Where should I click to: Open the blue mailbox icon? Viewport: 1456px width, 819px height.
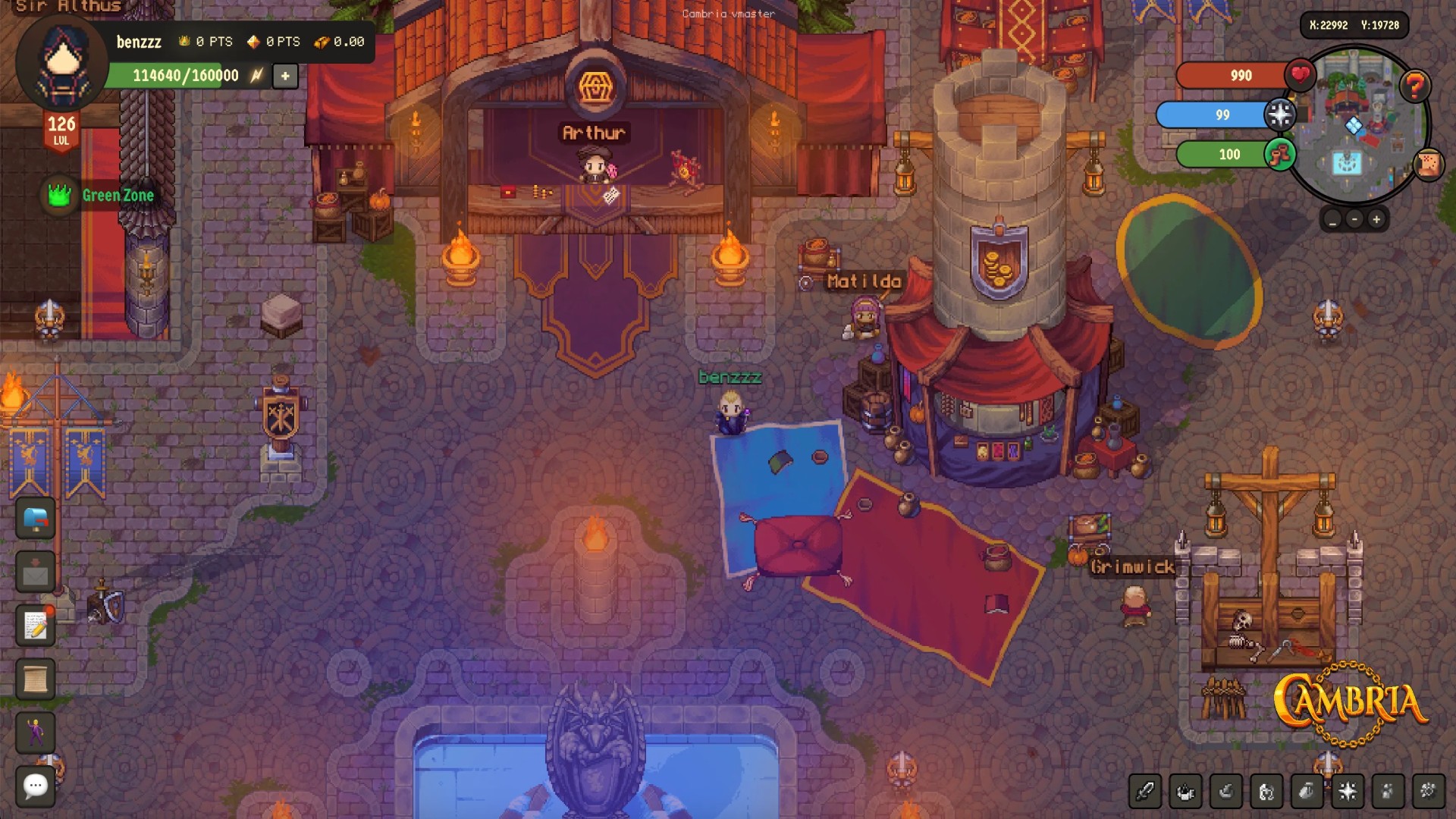tap(36, 519)
